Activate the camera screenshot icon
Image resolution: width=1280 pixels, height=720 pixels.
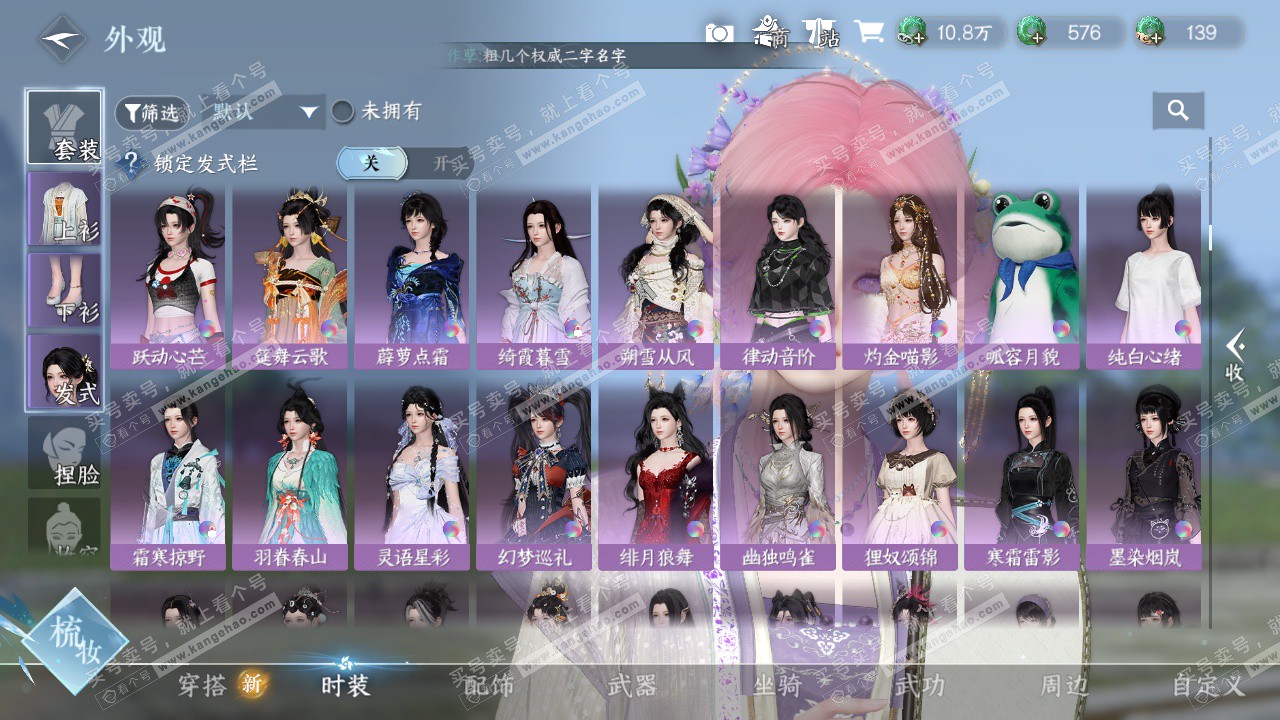[x=719, y=33]
